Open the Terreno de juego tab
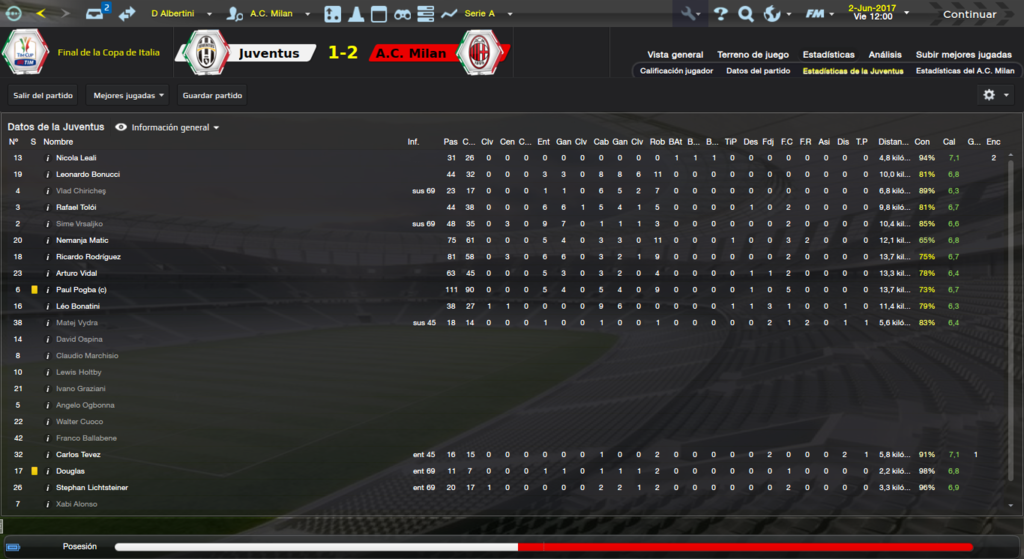 pyautogui.click(x=753, y=55)
